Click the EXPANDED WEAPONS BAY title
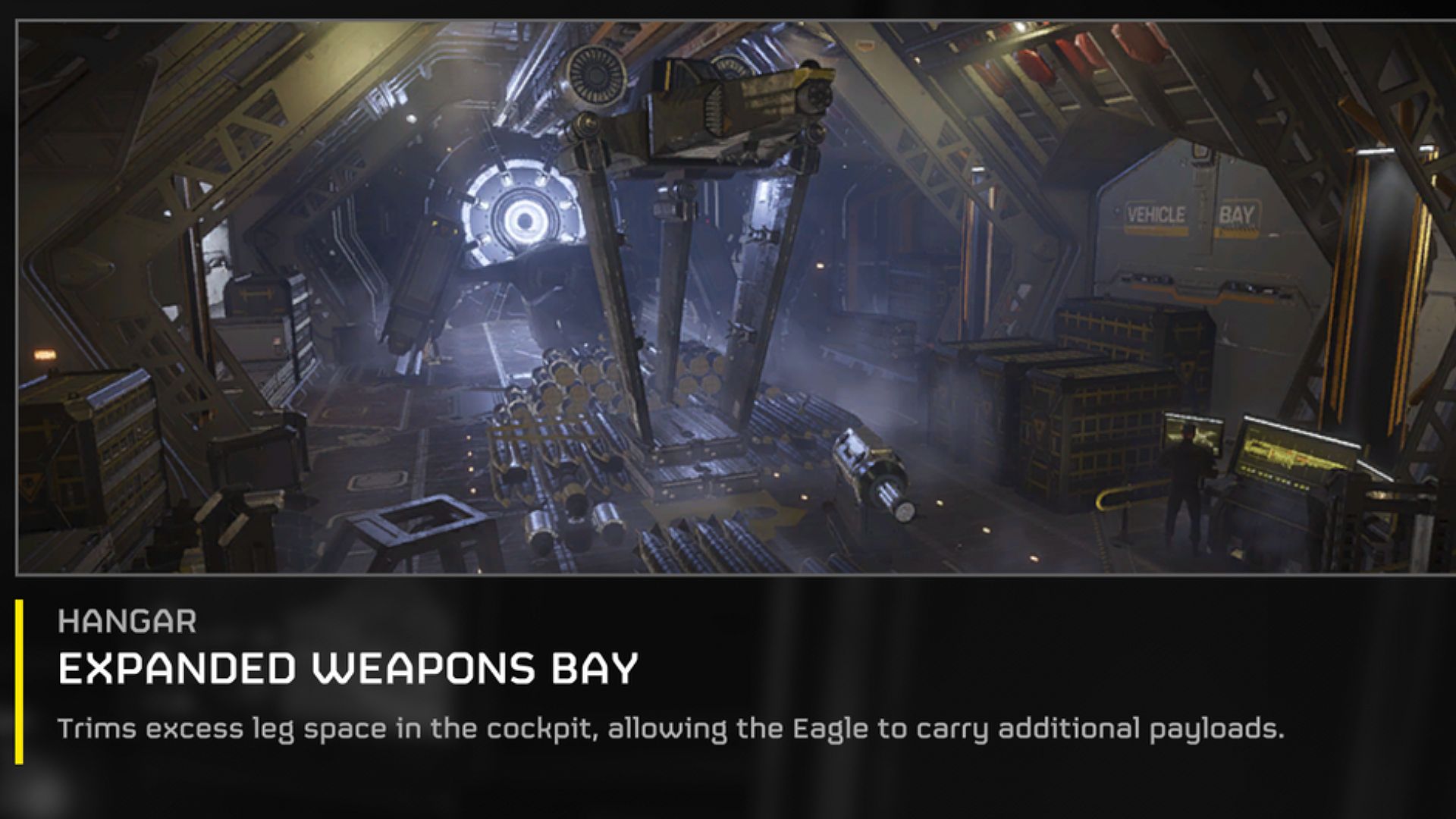The width and height of the screenshot is (1456, 819). coord(349,667)
